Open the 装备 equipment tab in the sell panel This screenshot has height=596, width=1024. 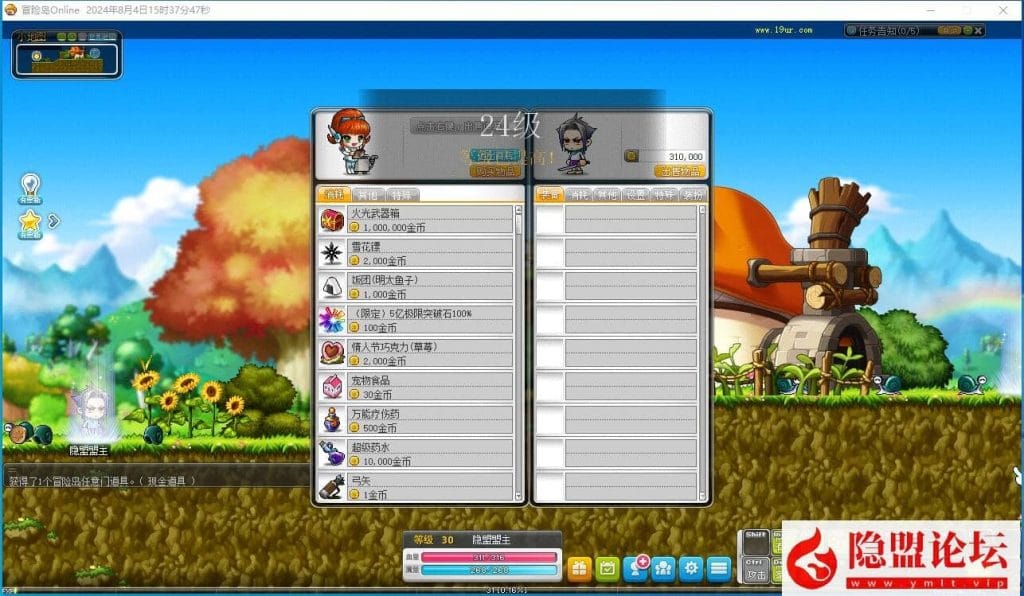click(x=549, y=195)
